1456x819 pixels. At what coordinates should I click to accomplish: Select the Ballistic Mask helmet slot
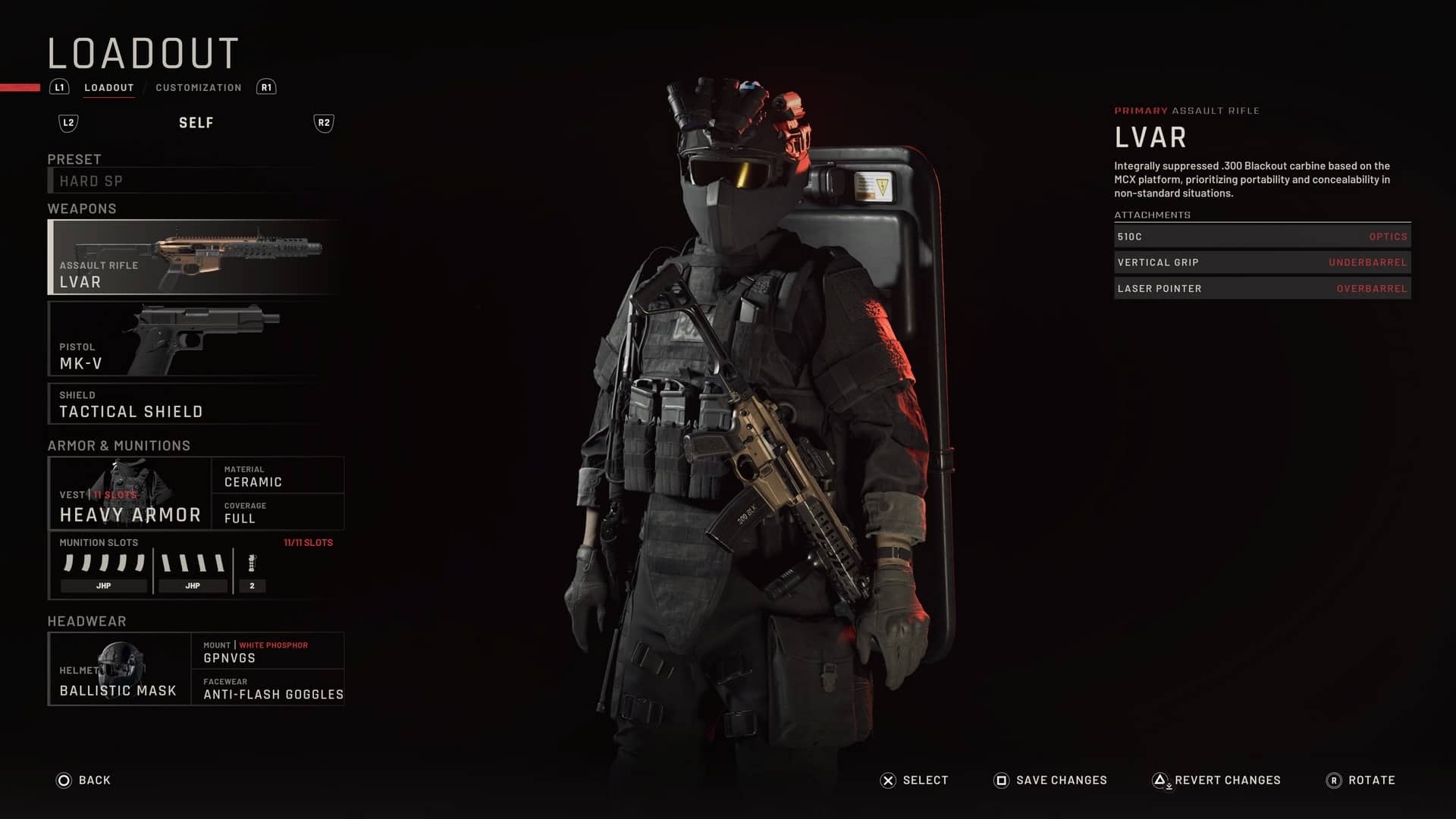[120, 669]
